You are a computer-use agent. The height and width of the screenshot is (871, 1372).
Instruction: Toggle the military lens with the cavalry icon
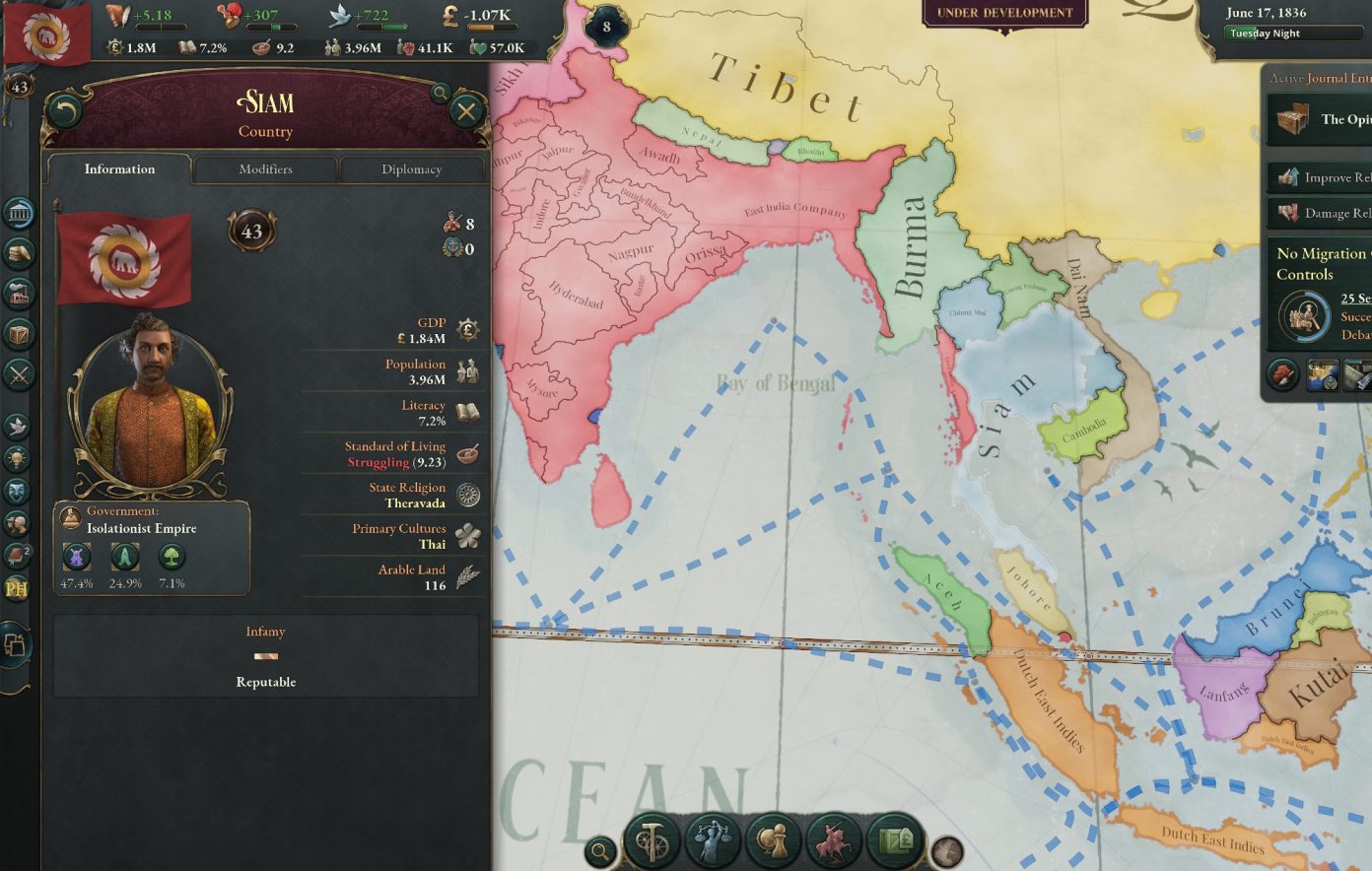click(x=833, y=841)
